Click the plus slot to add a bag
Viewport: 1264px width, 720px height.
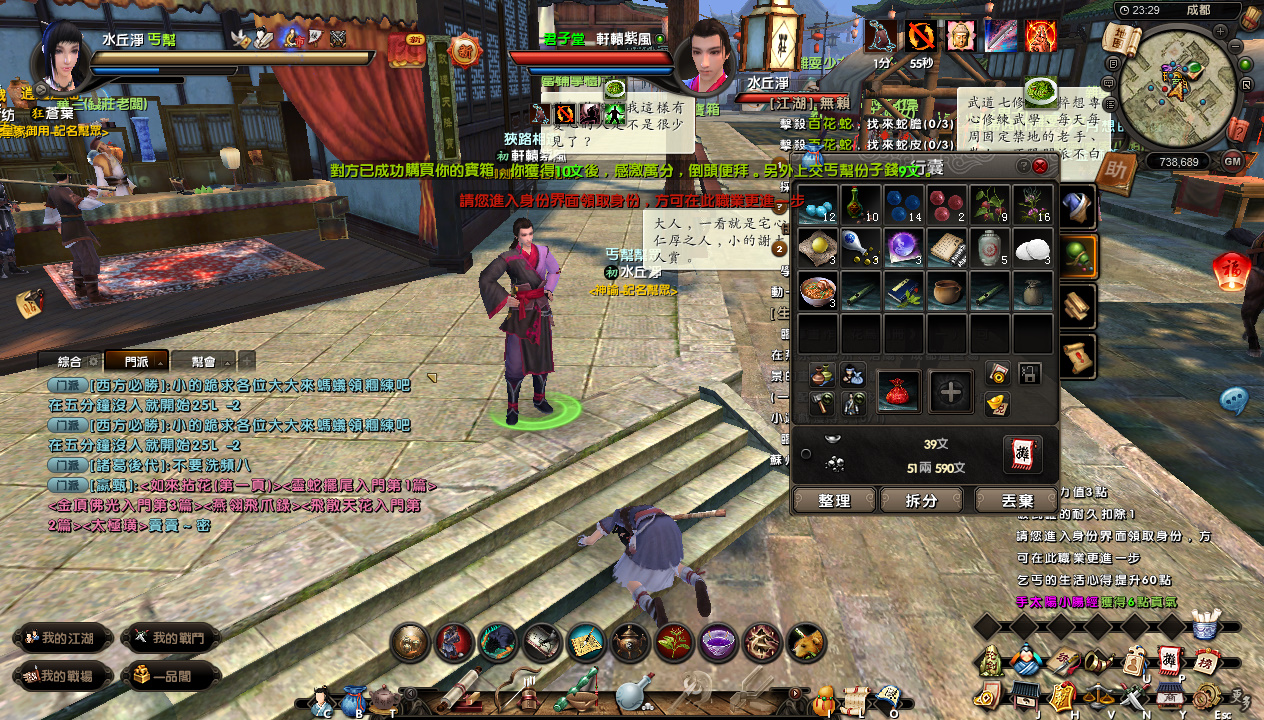[951, 391]
